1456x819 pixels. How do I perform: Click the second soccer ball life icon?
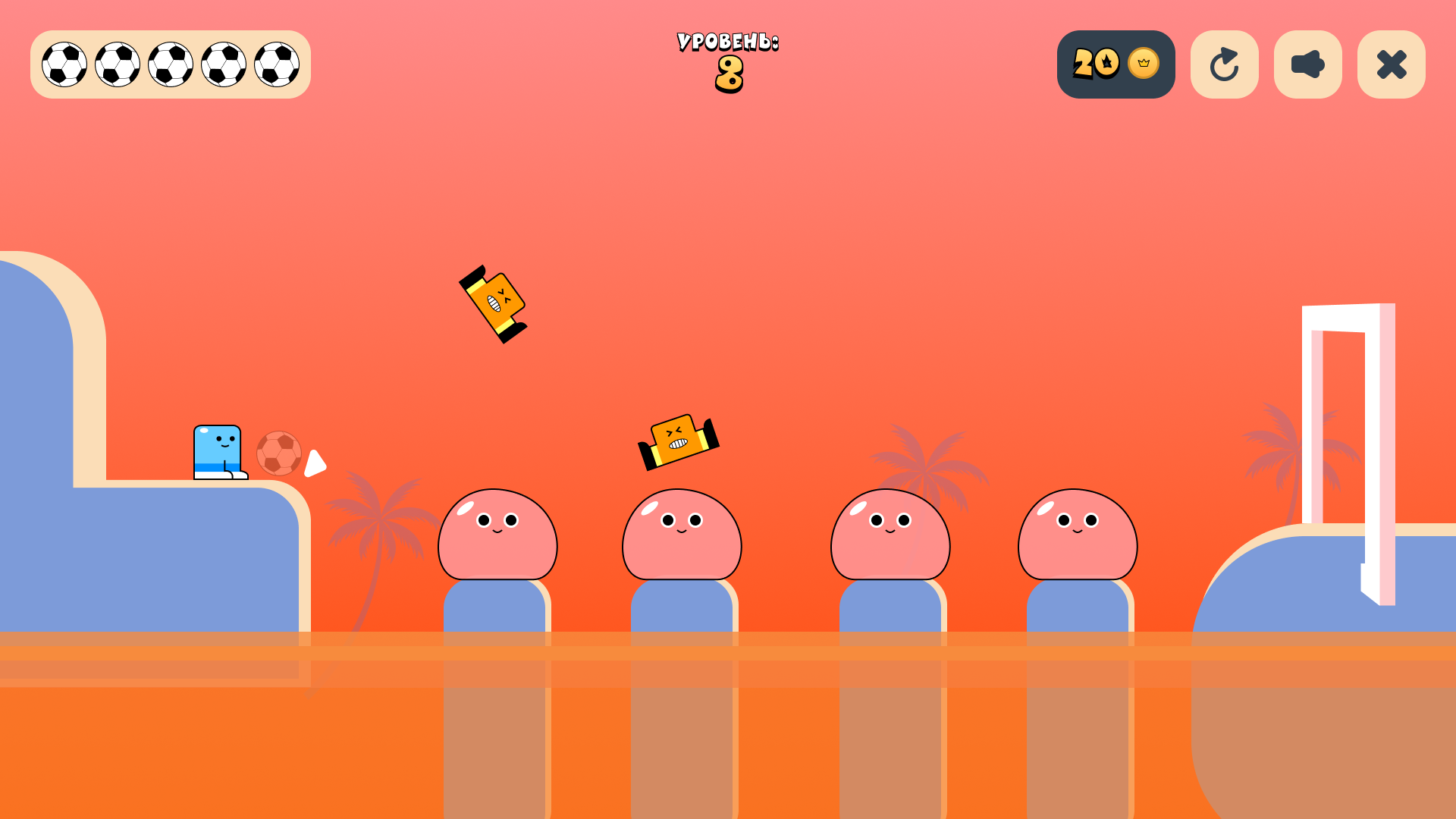point(117,64)
